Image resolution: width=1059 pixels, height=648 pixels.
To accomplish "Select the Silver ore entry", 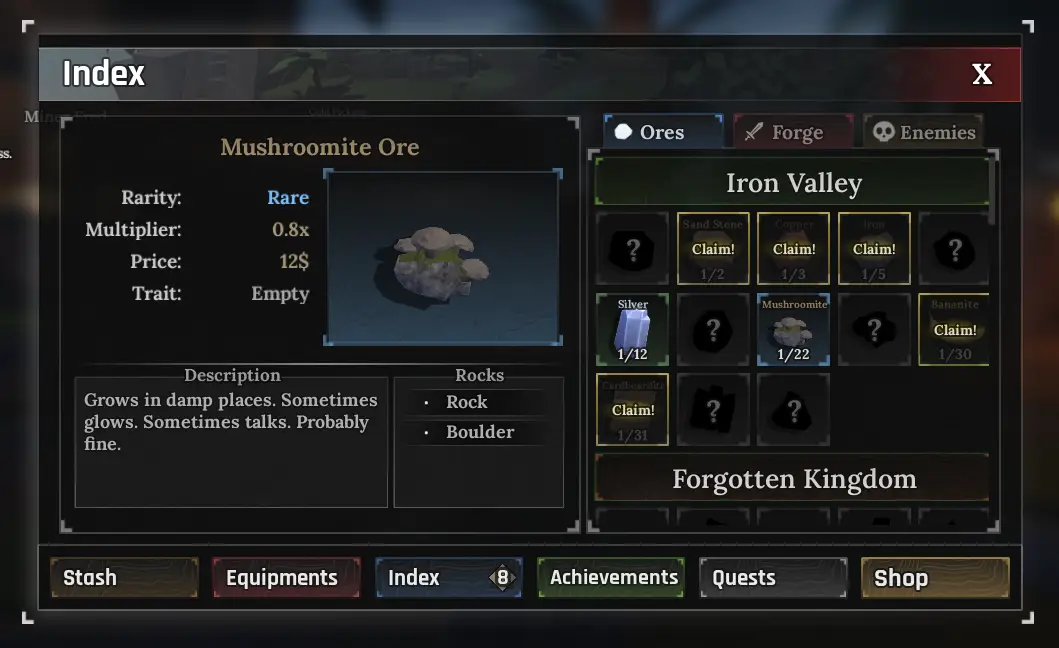I will tap(633, 329).
